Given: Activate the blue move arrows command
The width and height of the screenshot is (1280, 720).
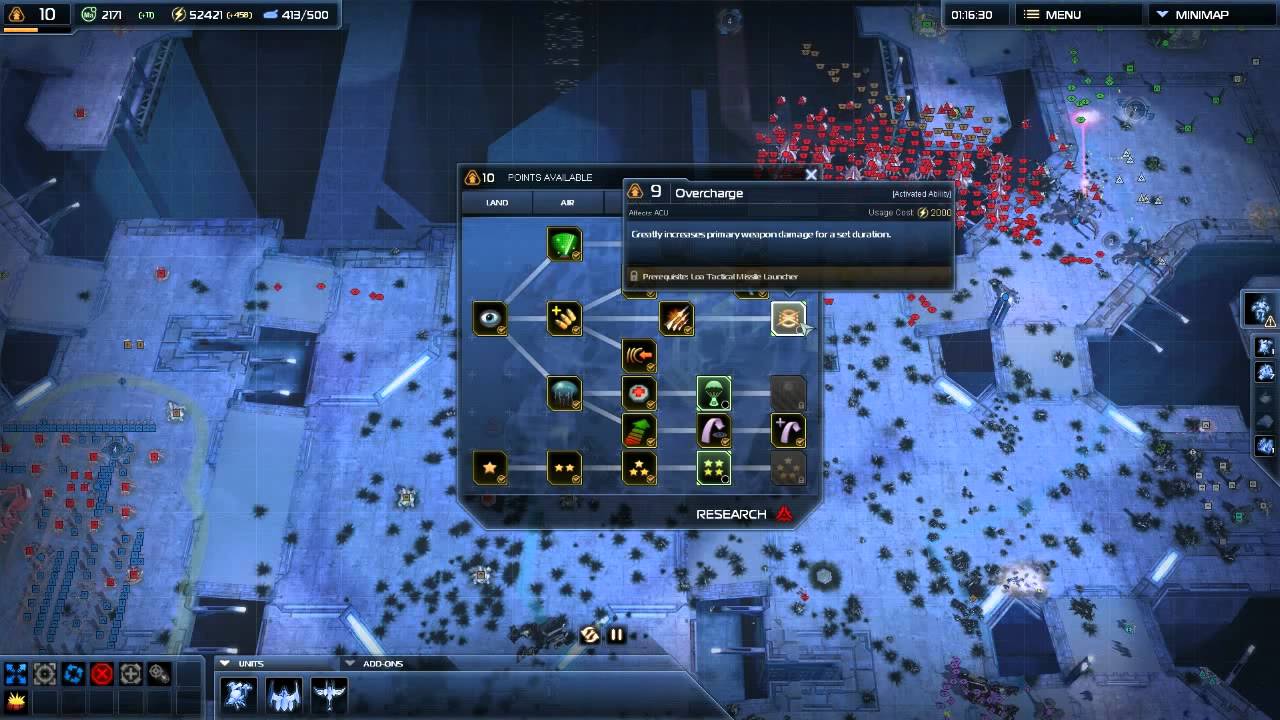Looking at the screenshot, I should [15, 674].
